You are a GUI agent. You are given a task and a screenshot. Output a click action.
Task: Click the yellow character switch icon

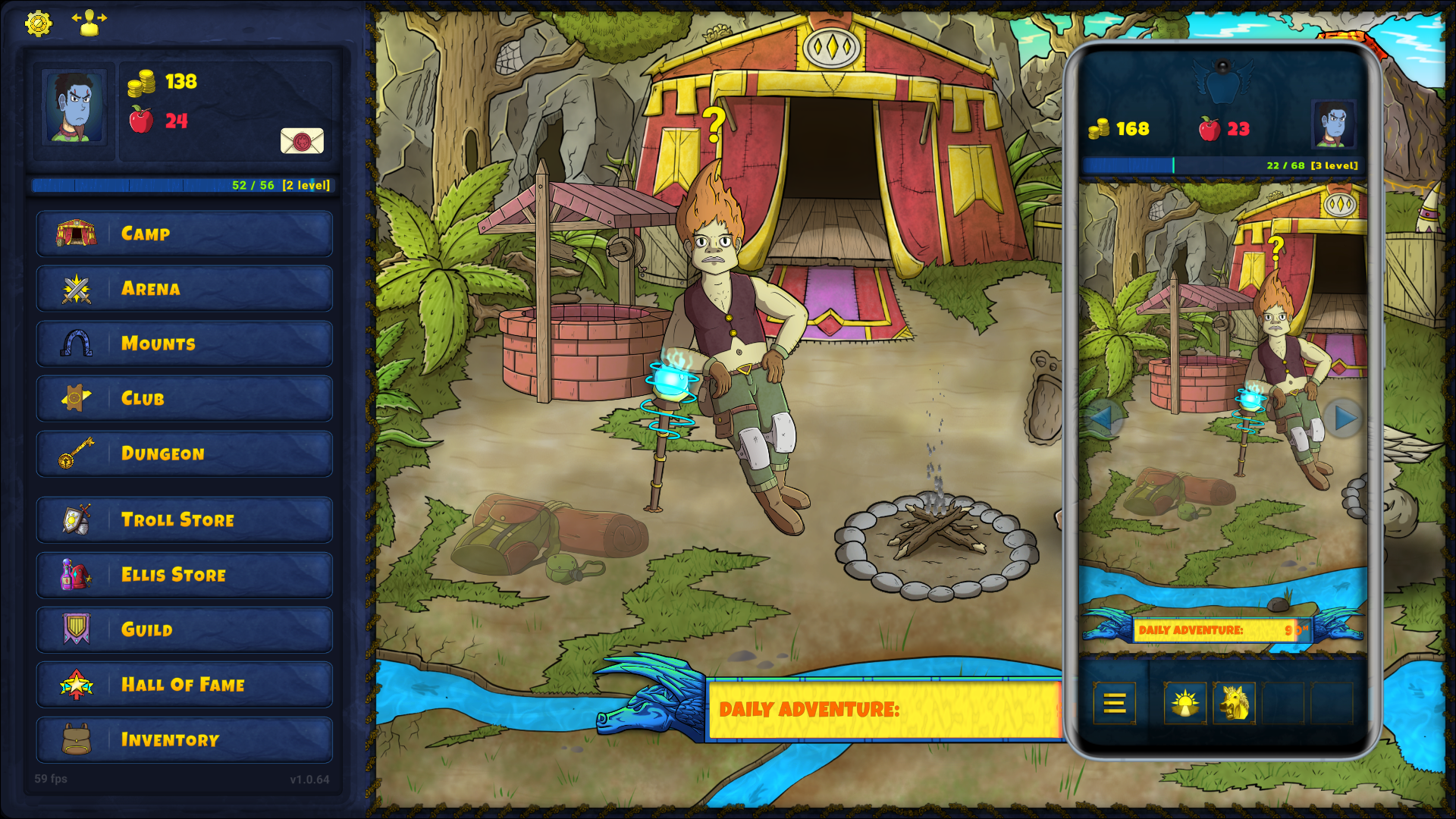tap(89, 23)
